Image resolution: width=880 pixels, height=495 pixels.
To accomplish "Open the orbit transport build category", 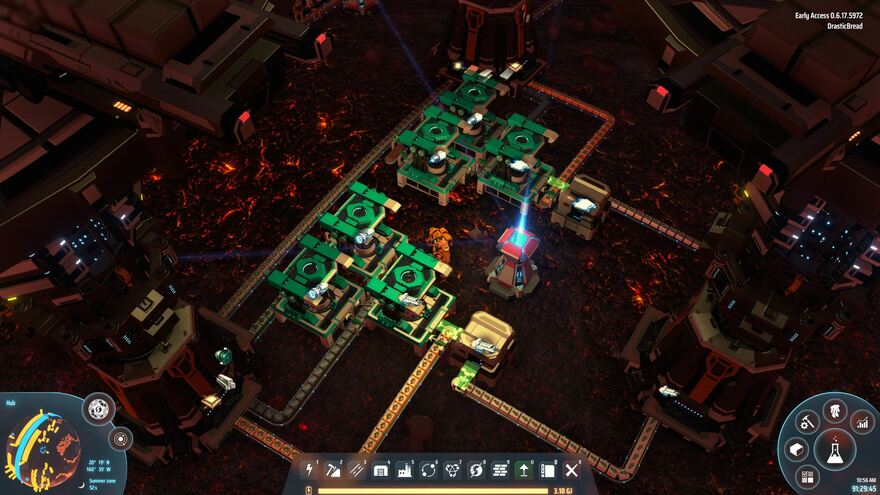I will point(429,469).
